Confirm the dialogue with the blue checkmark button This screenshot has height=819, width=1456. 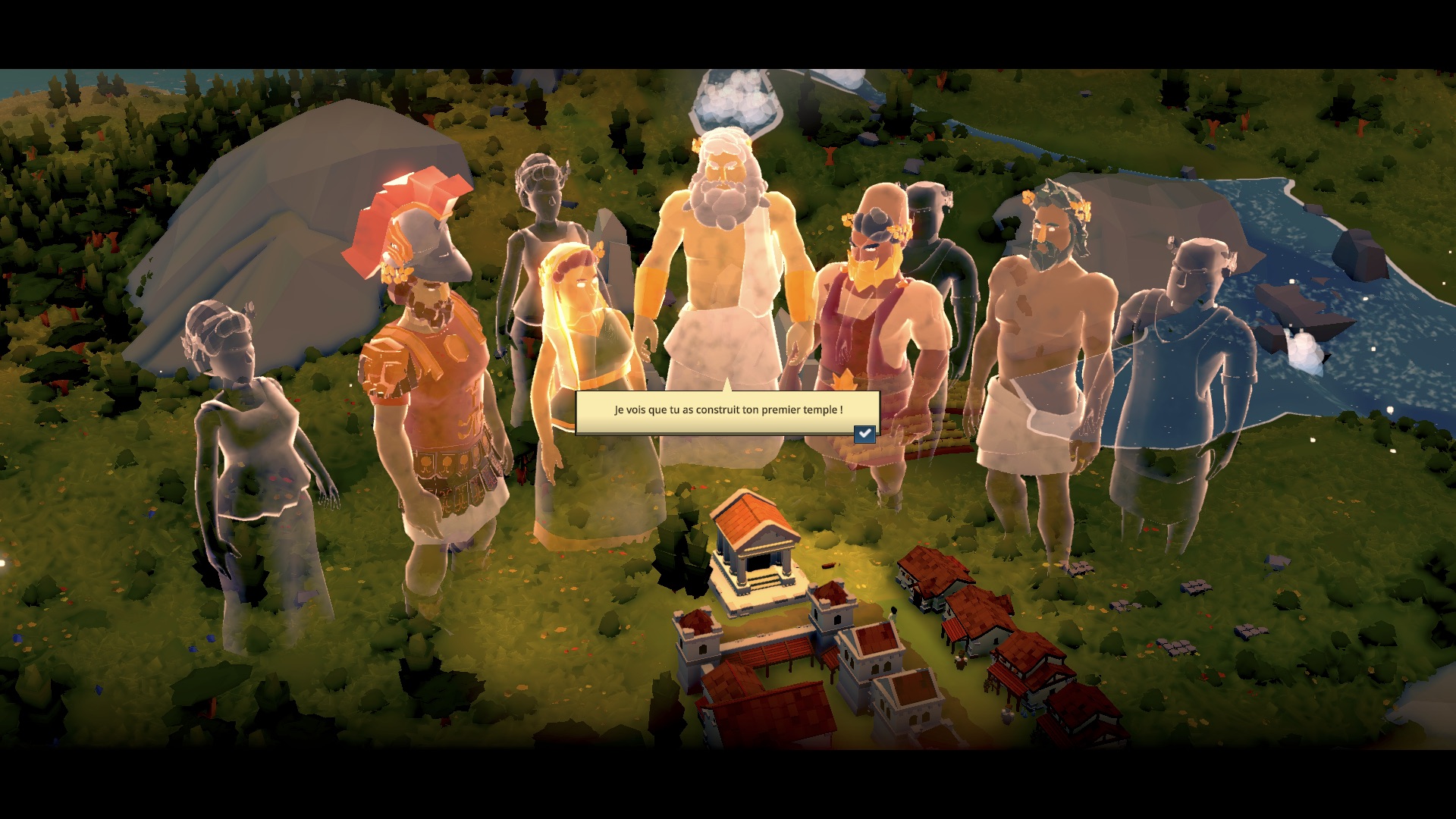[x=864, y=434]
